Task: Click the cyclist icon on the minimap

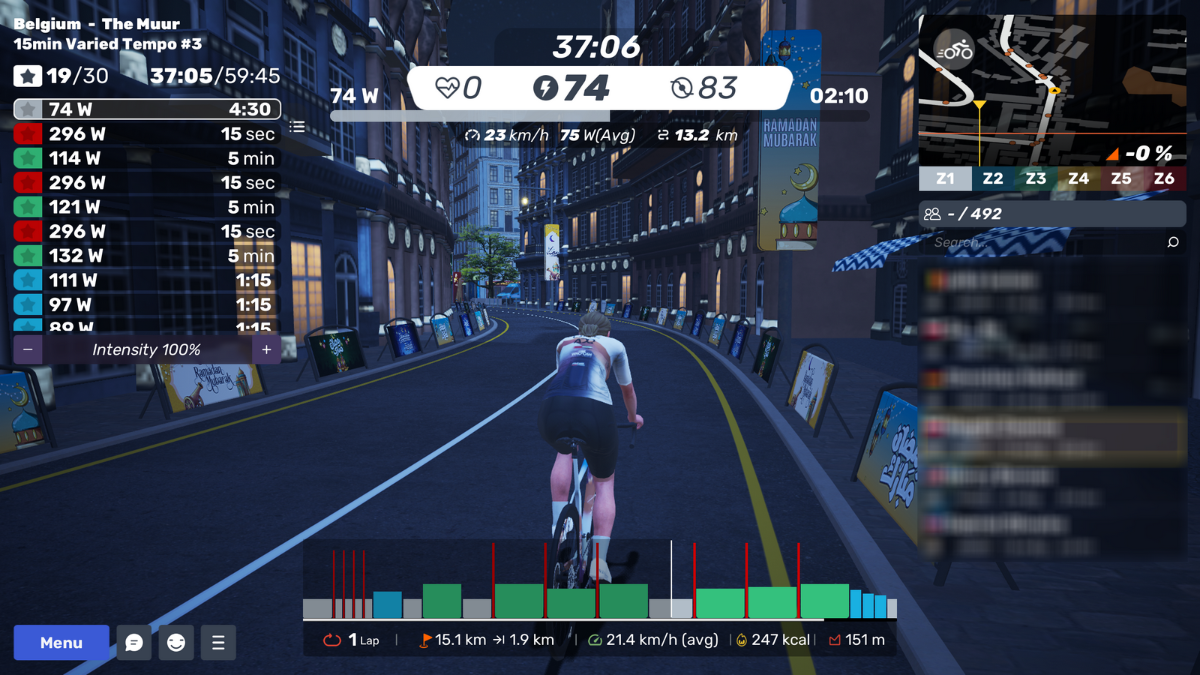Action: [955, 49]
